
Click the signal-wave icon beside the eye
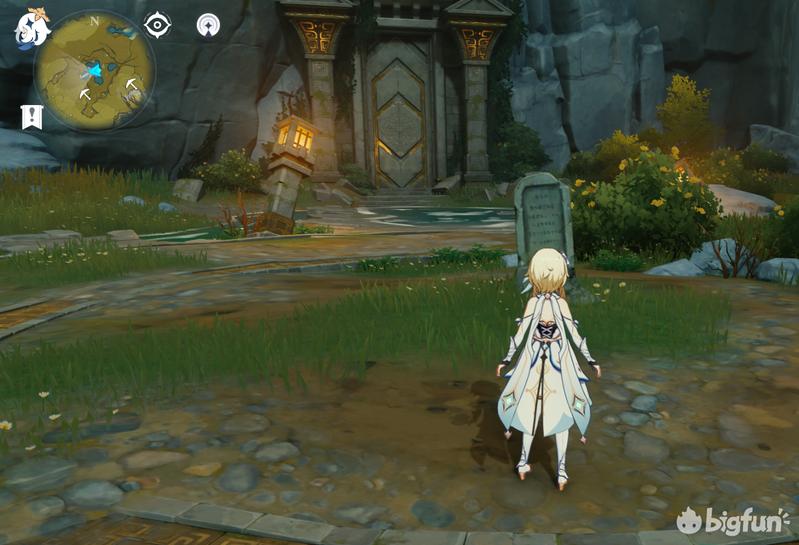pyautogui.click(x=208, y=25)
